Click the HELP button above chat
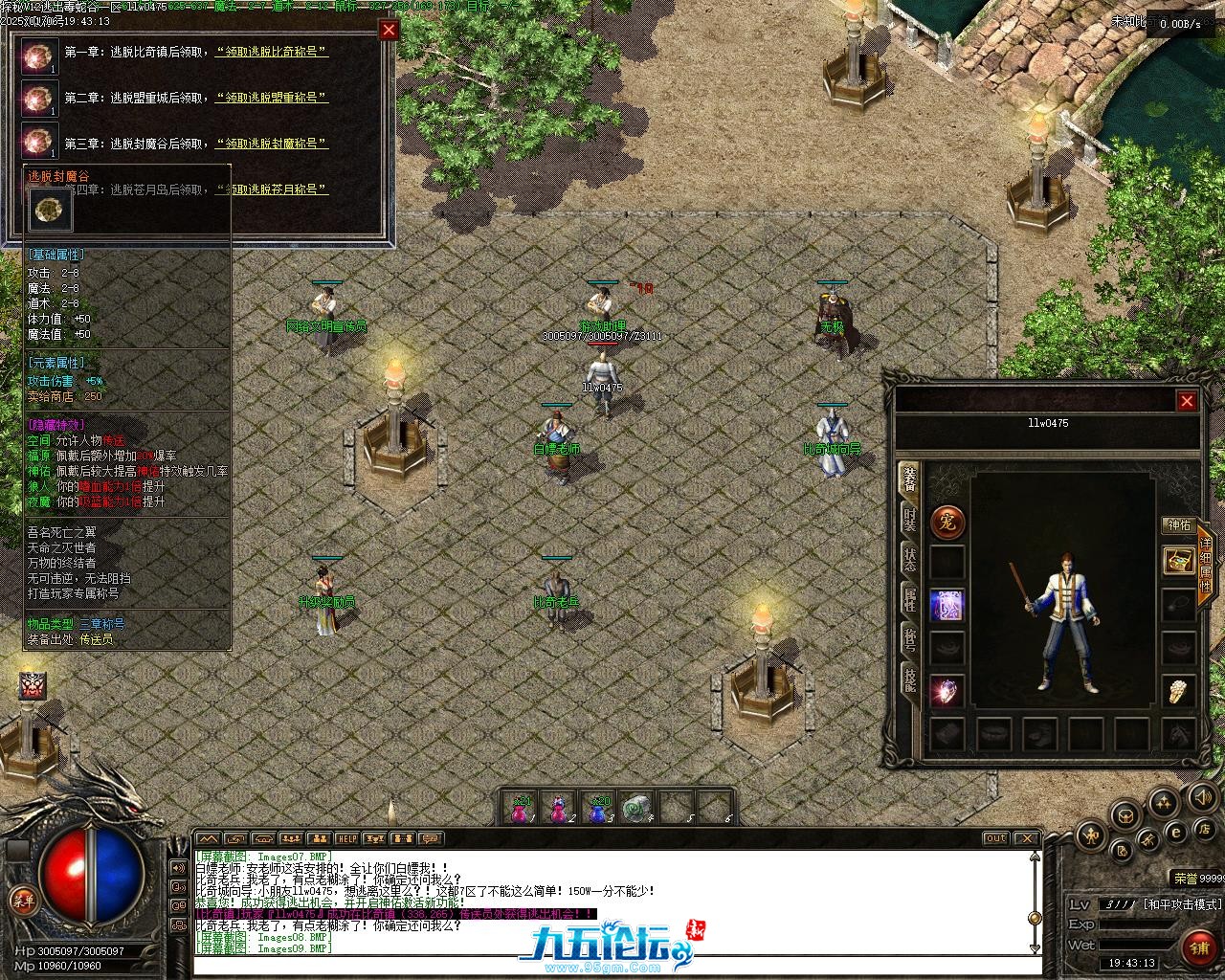 point(346,838)
